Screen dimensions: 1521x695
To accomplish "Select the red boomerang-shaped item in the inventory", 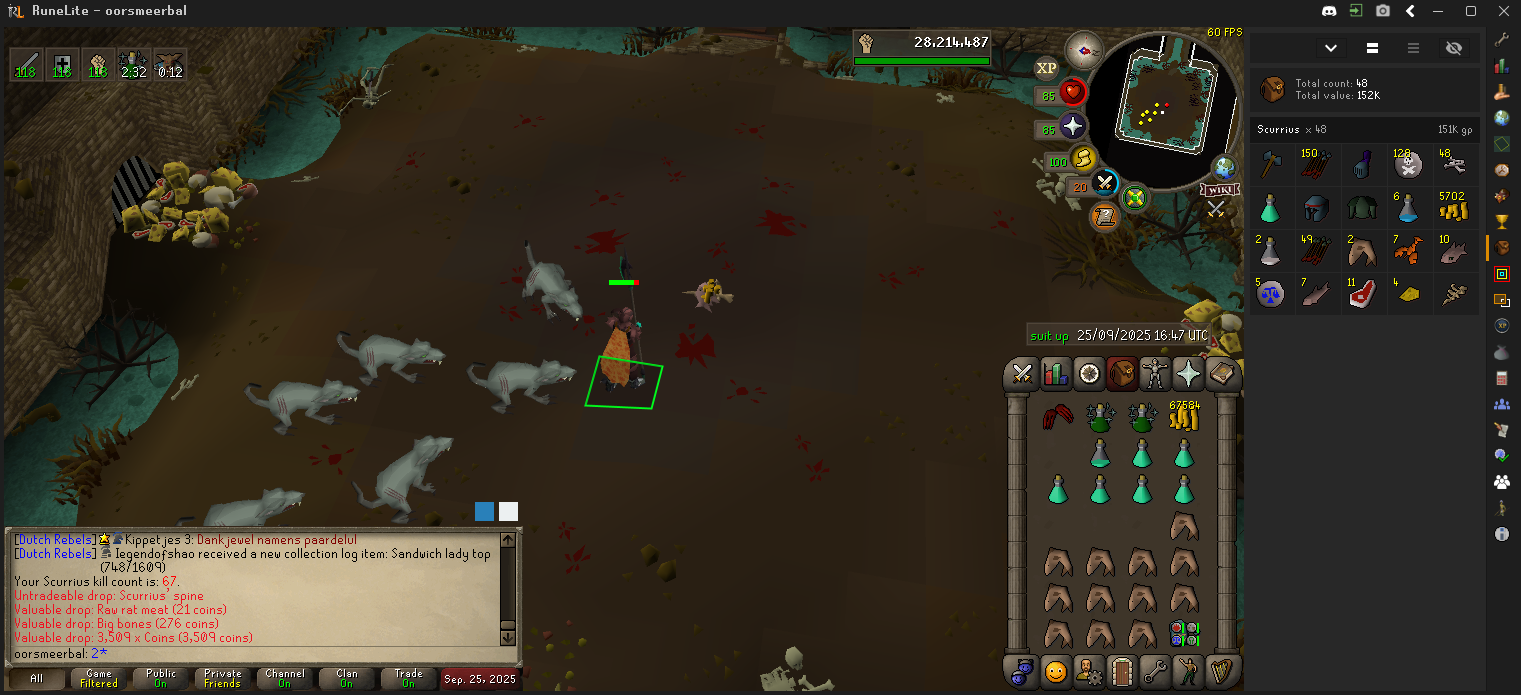I will coord(1057,417).
